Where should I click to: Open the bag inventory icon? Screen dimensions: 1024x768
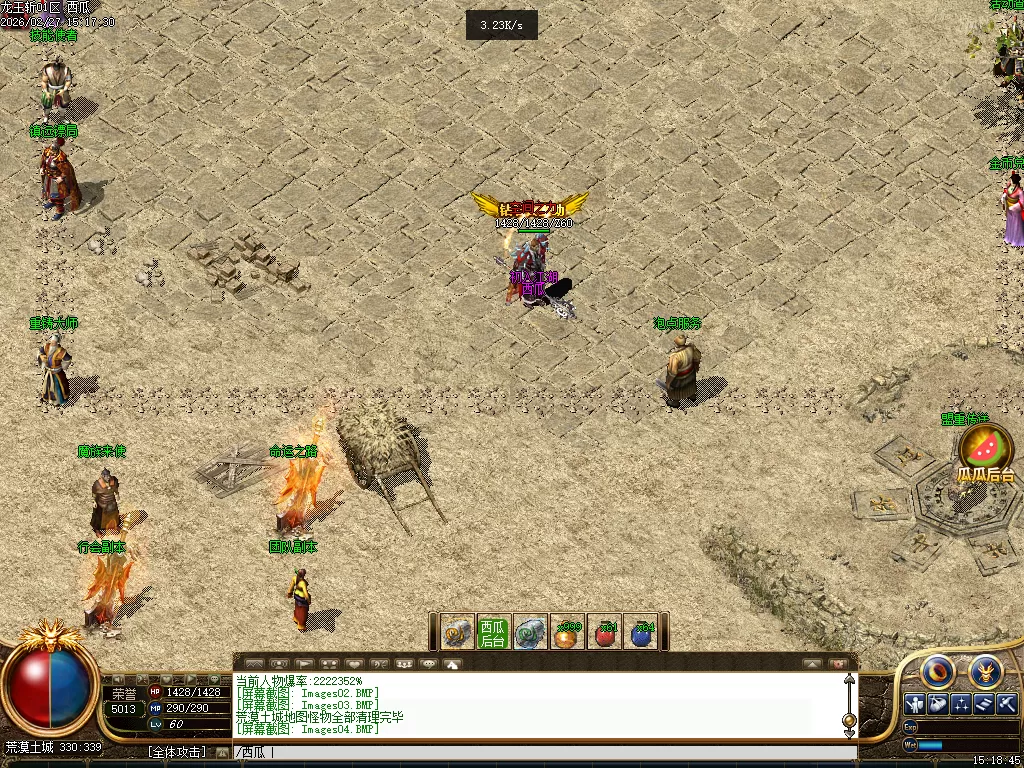click(x=937, y=704)
